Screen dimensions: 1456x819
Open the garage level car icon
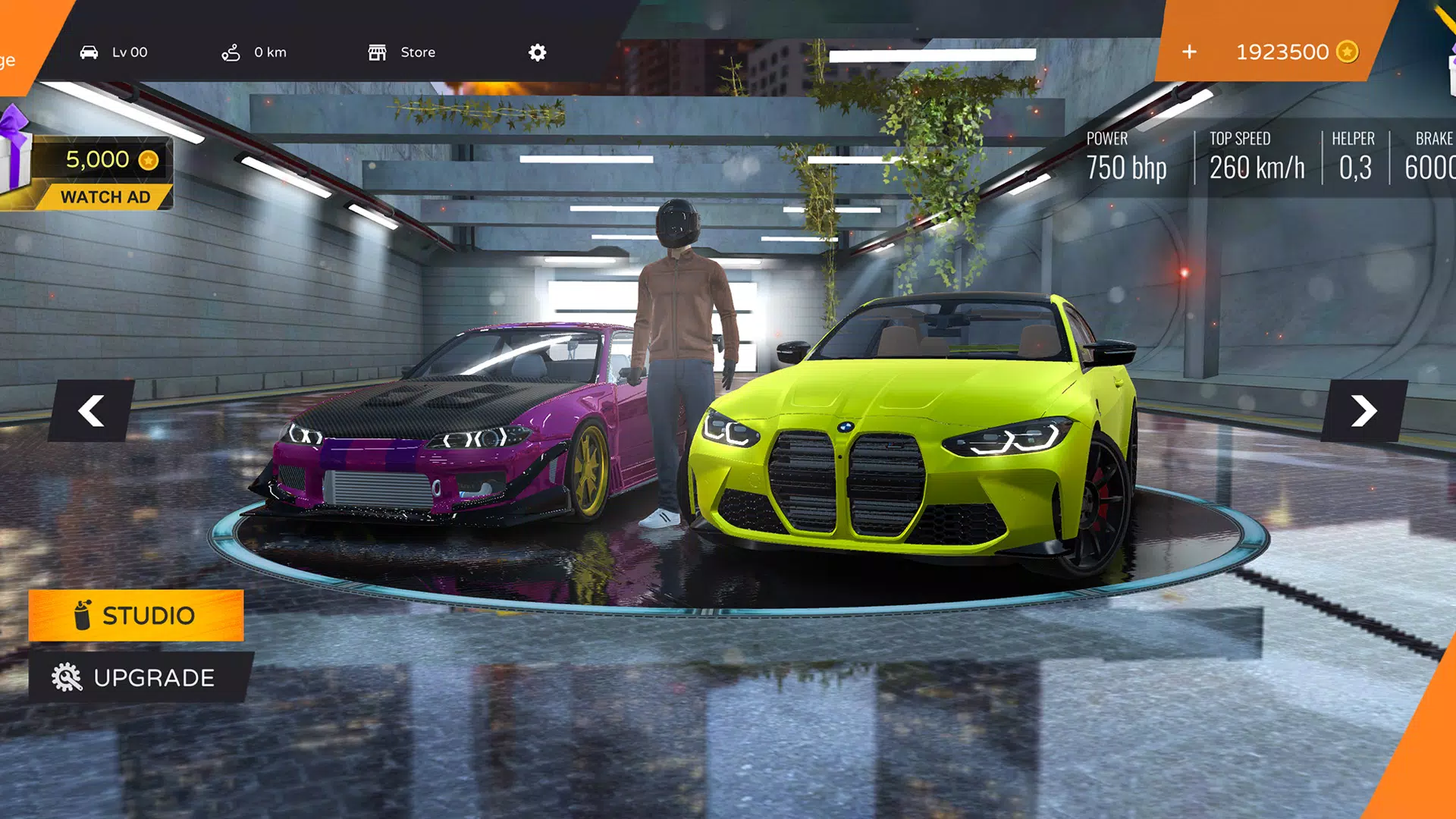pos(91,52)
